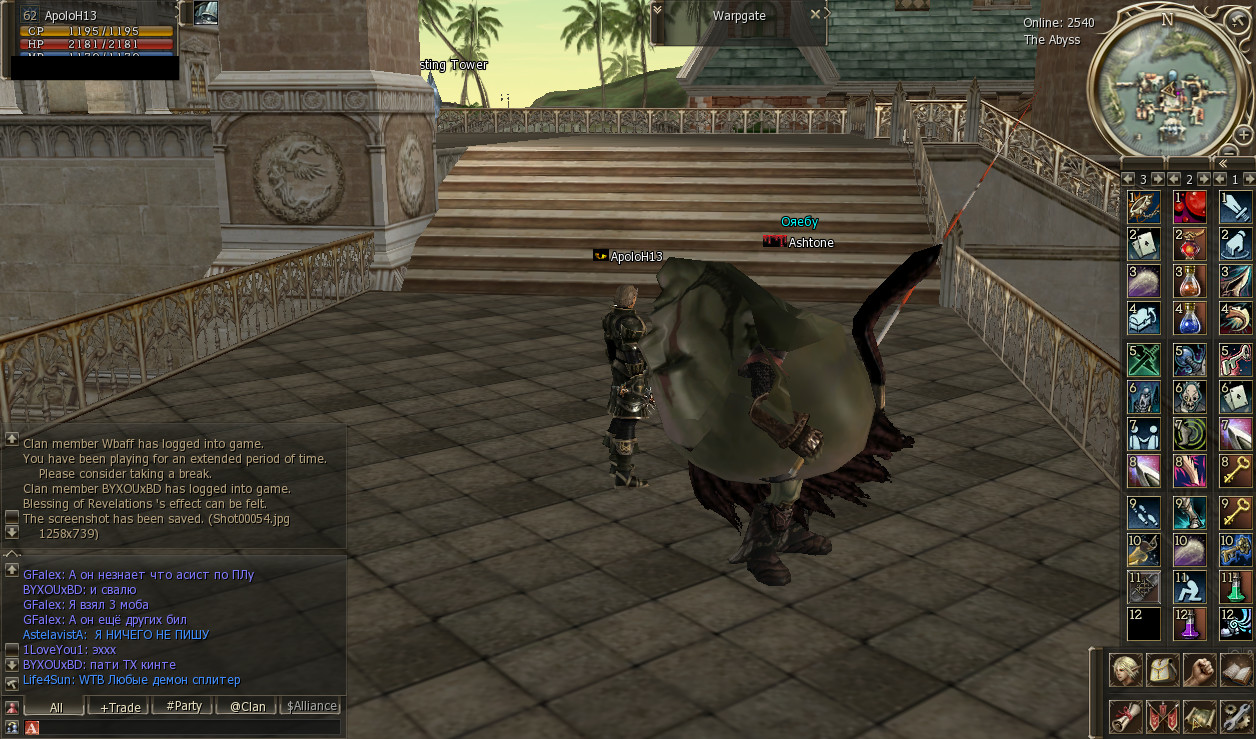Open the quest scroll icon

pyautogui.click(x=1126, y=716)
